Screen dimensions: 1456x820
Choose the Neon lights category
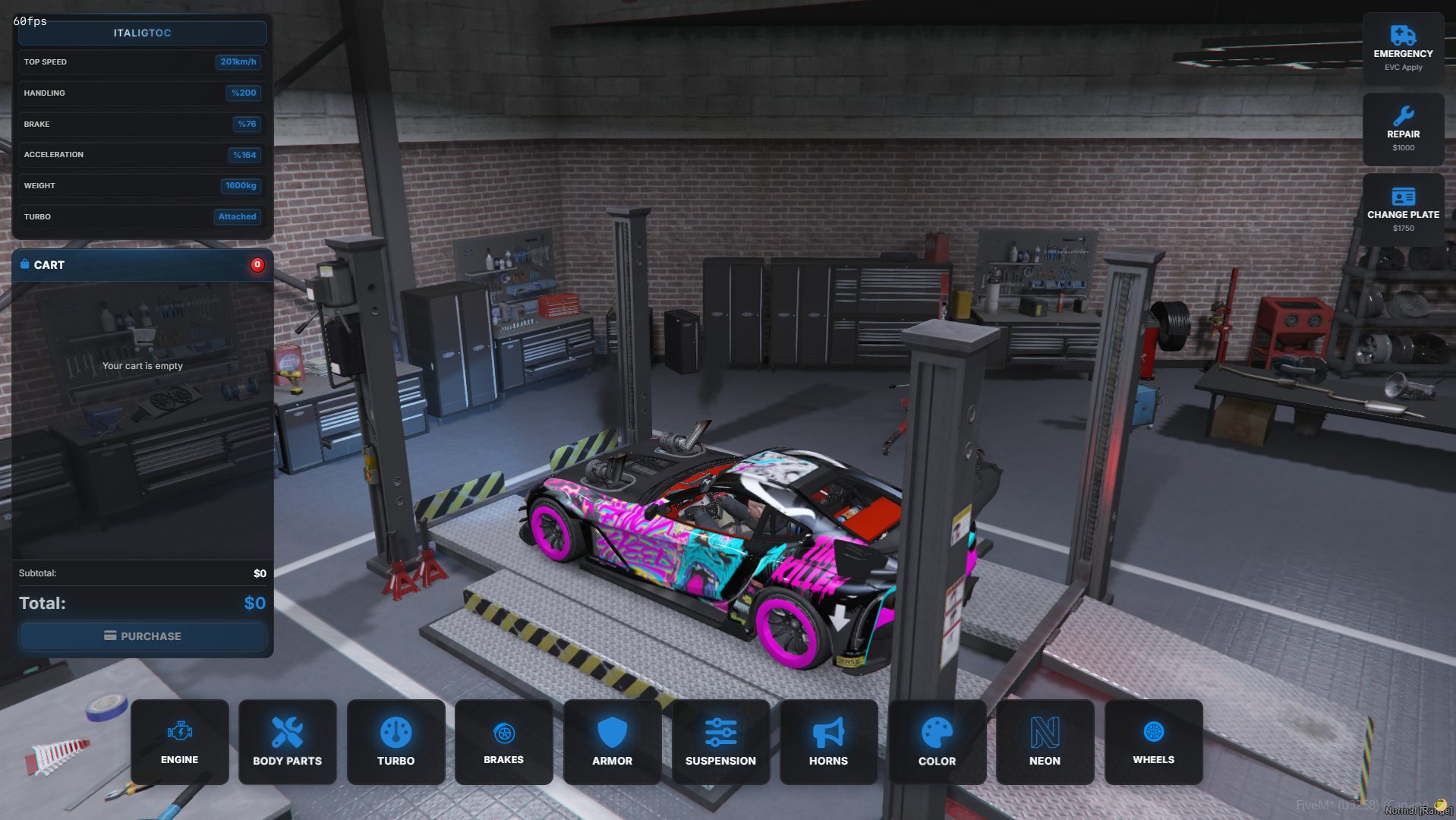(x=1045, y=742)
